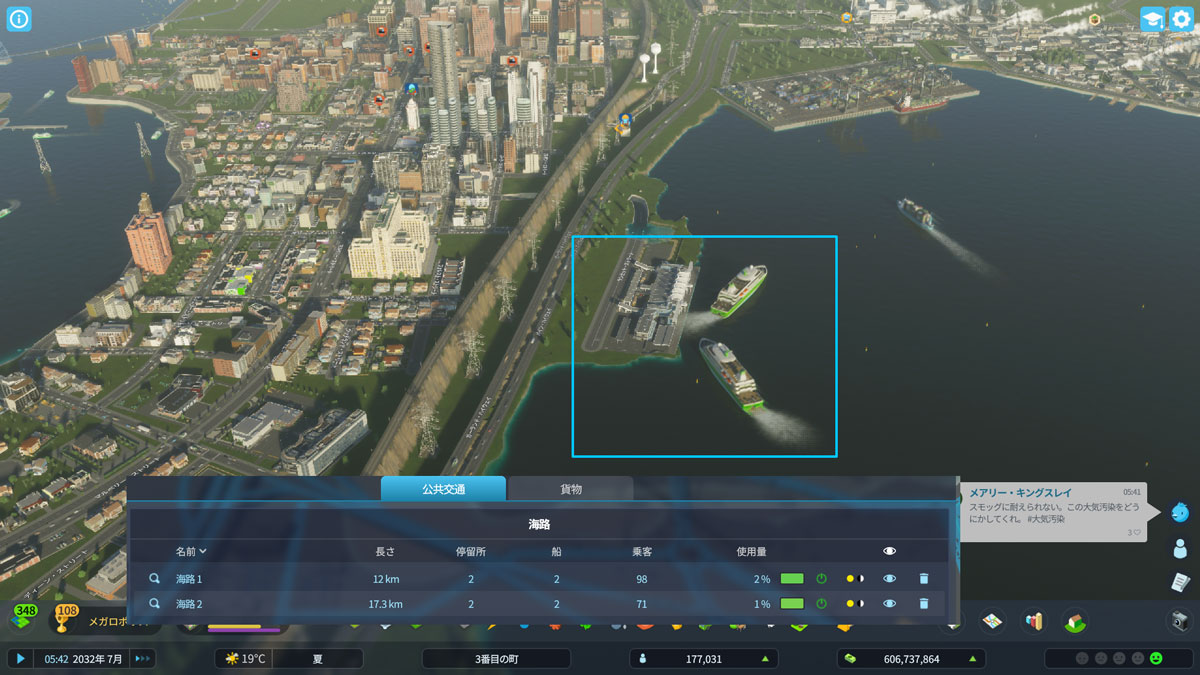Open photo mode with the camera icon
The image size is (1200, 675).
pos(1180,621)
